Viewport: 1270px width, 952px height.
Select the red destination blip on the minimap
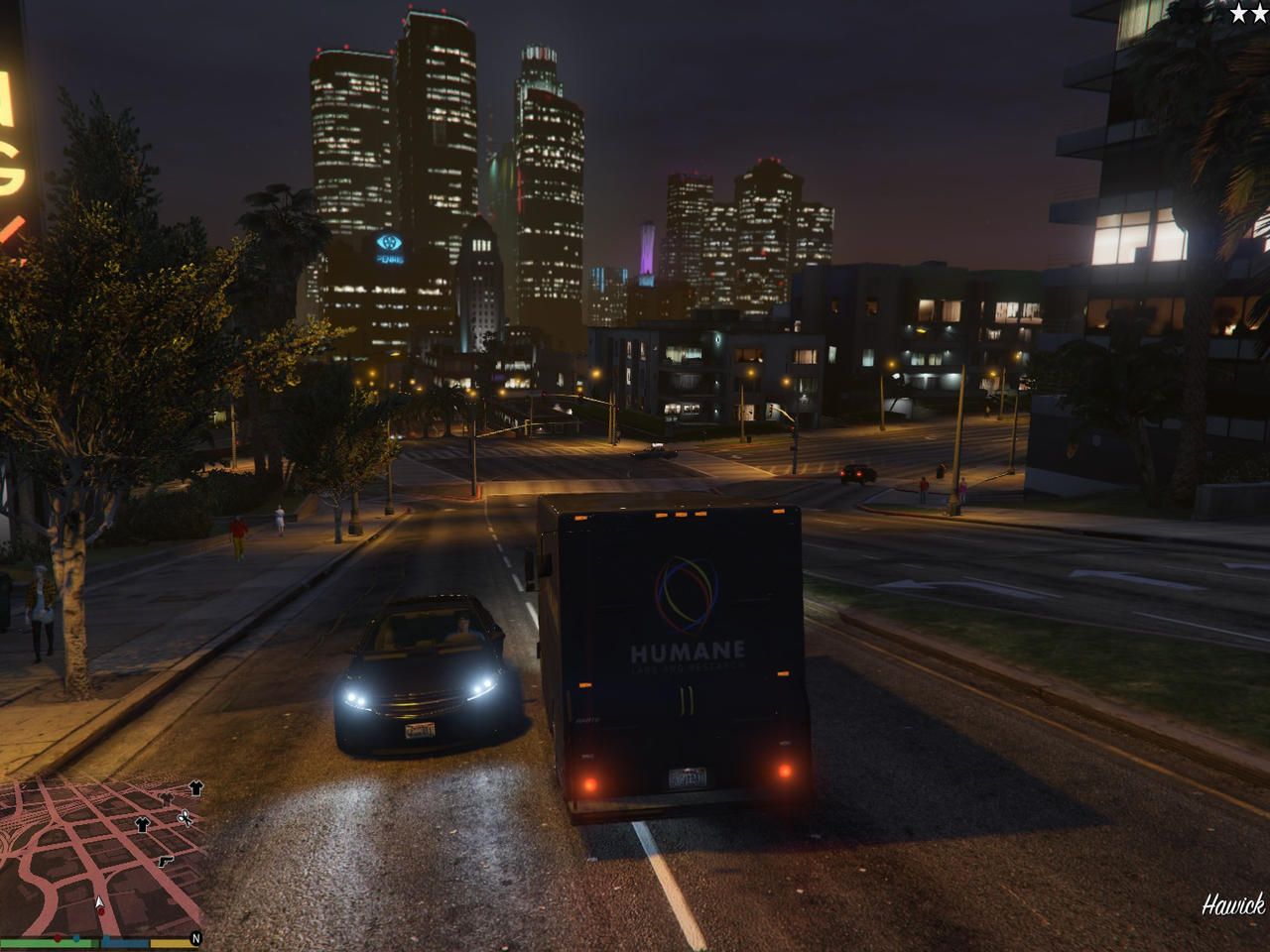(101, 911)
